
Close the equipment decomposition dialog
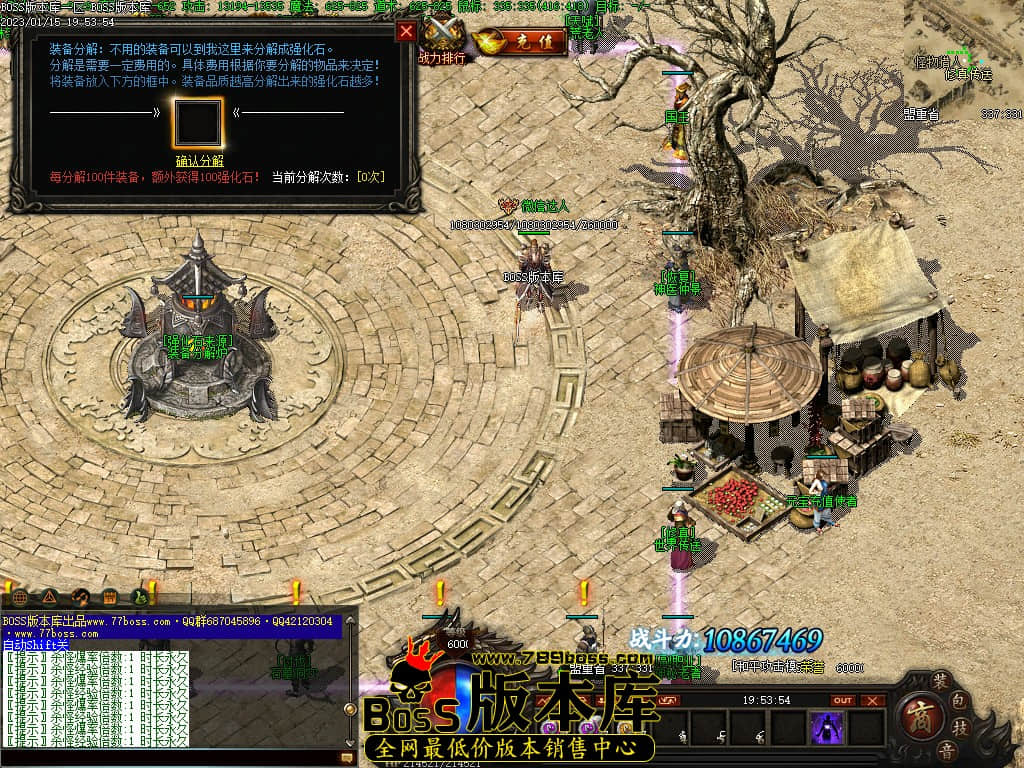tap(406, 31)
